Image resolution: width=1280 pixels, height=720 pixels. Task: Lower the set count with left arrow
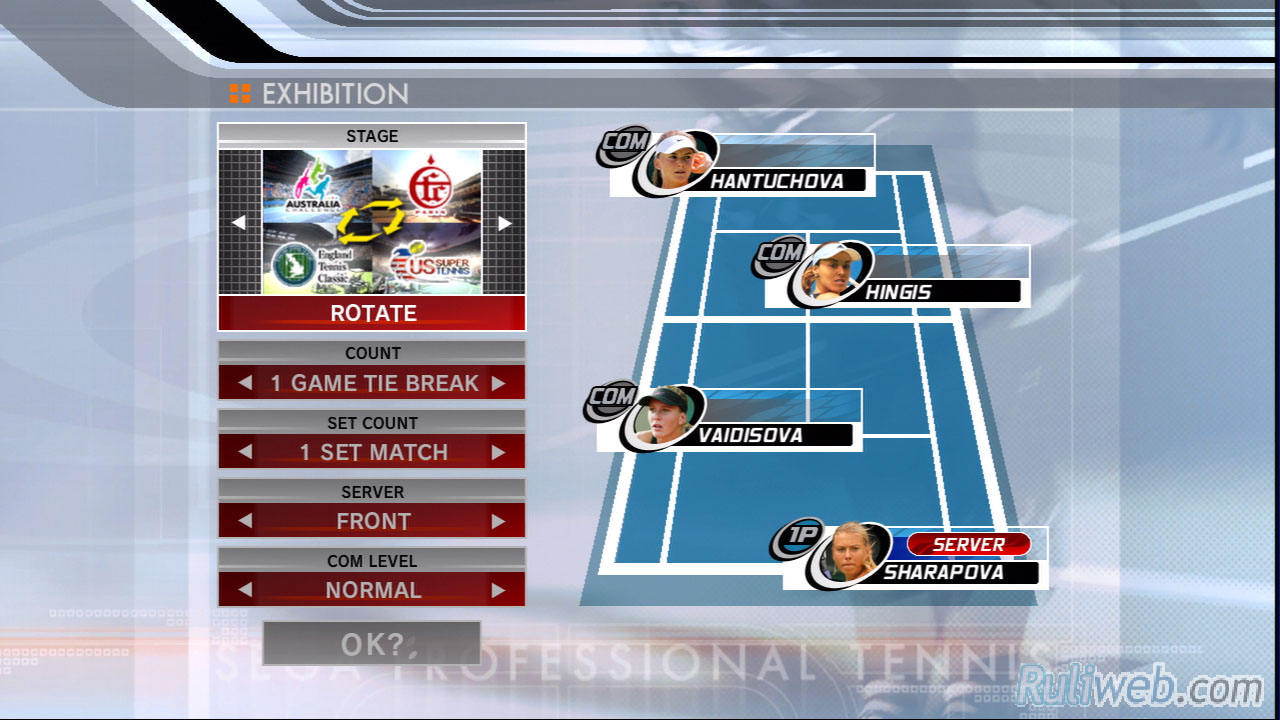pyautogui.click(x=245, y=452)
